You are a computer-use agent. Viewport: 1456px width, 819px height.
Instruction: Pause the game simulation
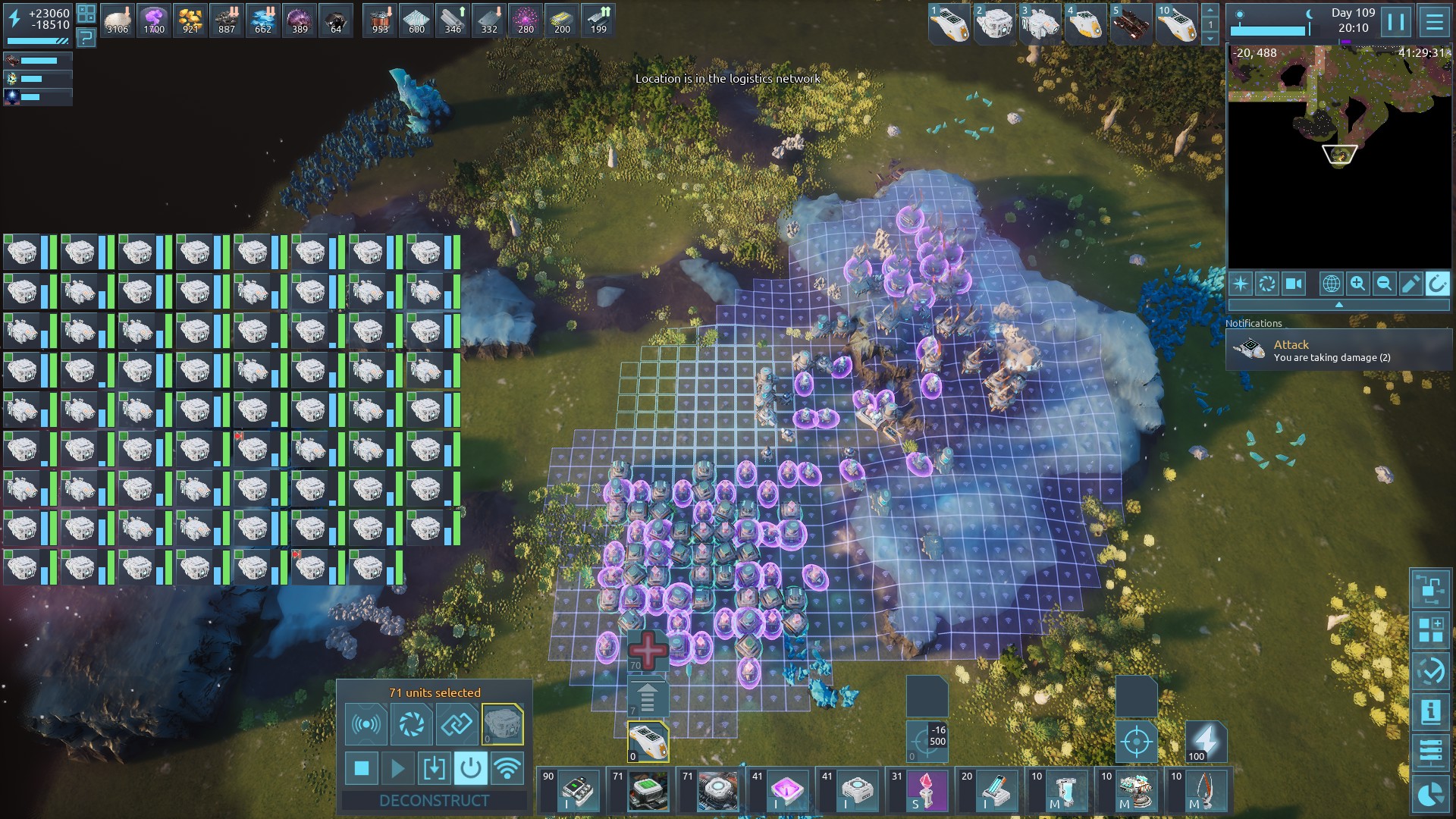[x=1395, y=22]
